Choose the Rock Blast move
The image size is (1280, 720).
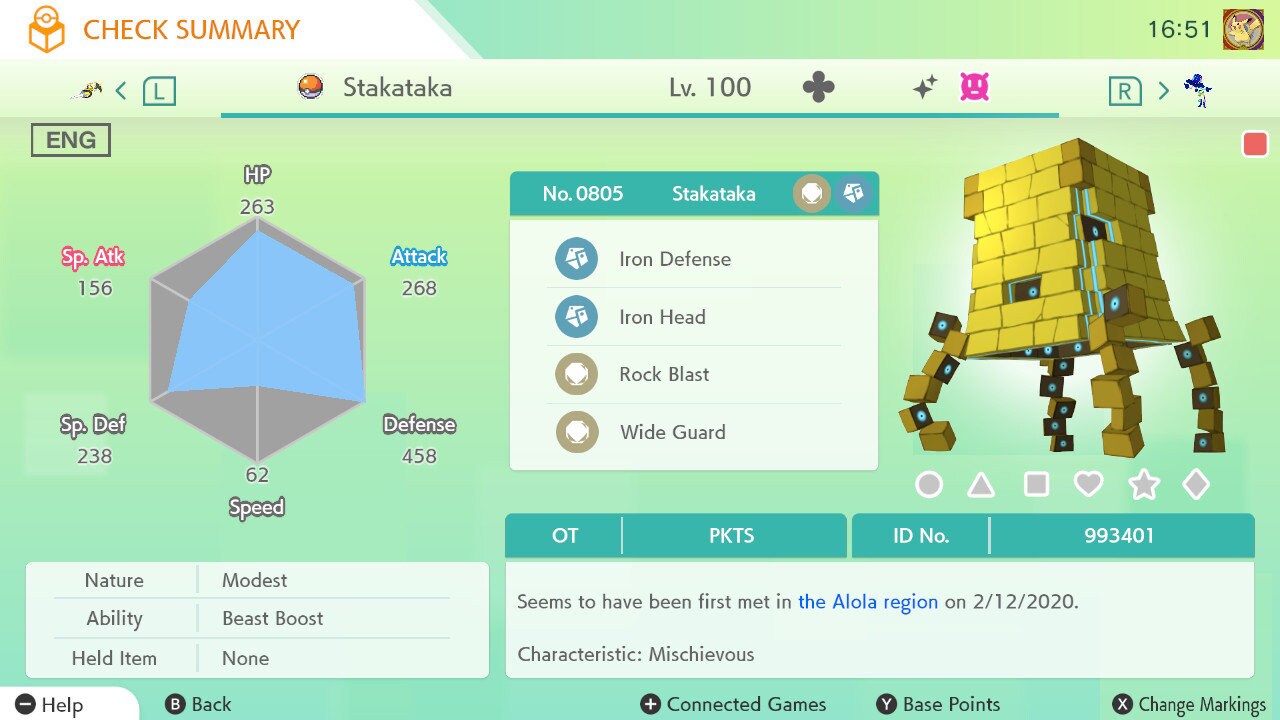664,374
